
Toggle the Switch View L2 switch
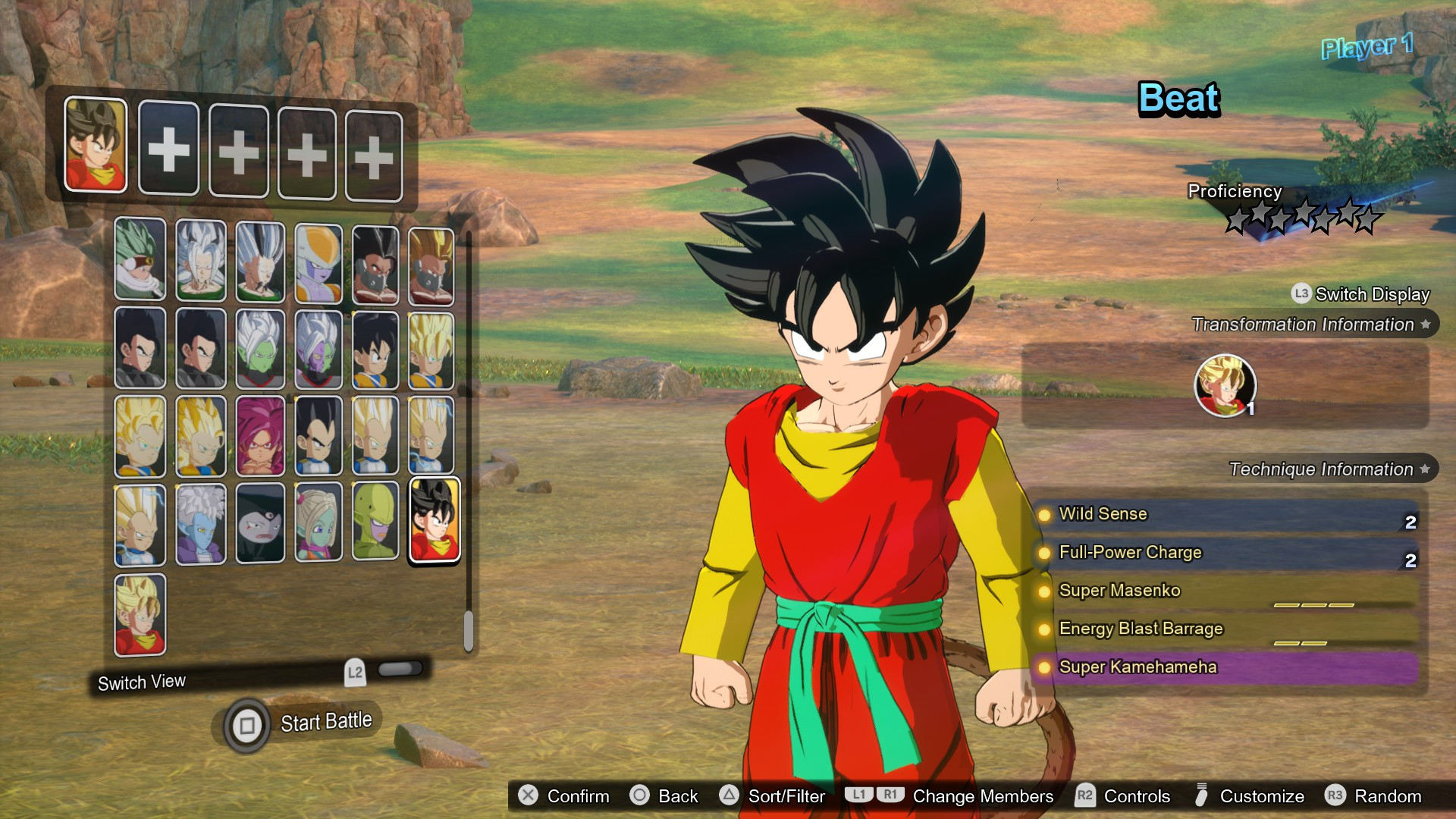400,670
